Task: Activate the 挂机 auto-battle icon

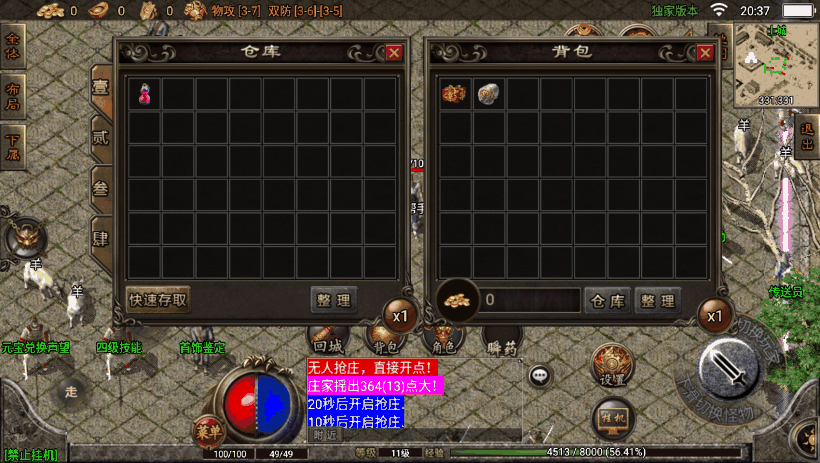Action: coord(612,416)
